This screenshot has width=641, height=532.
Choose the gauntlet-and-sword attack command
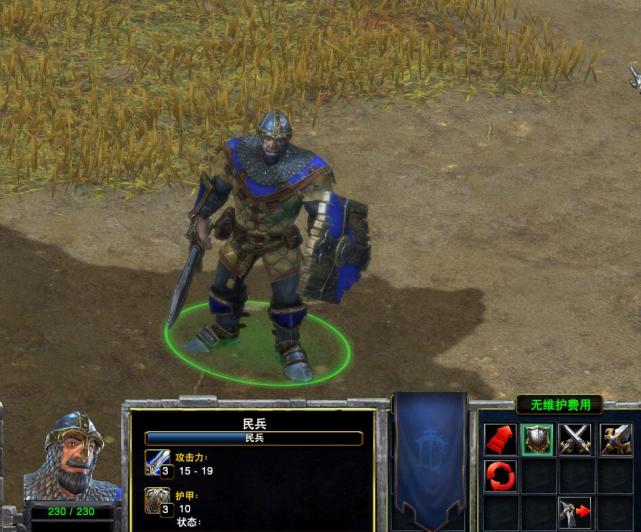(x=615, y=440)
